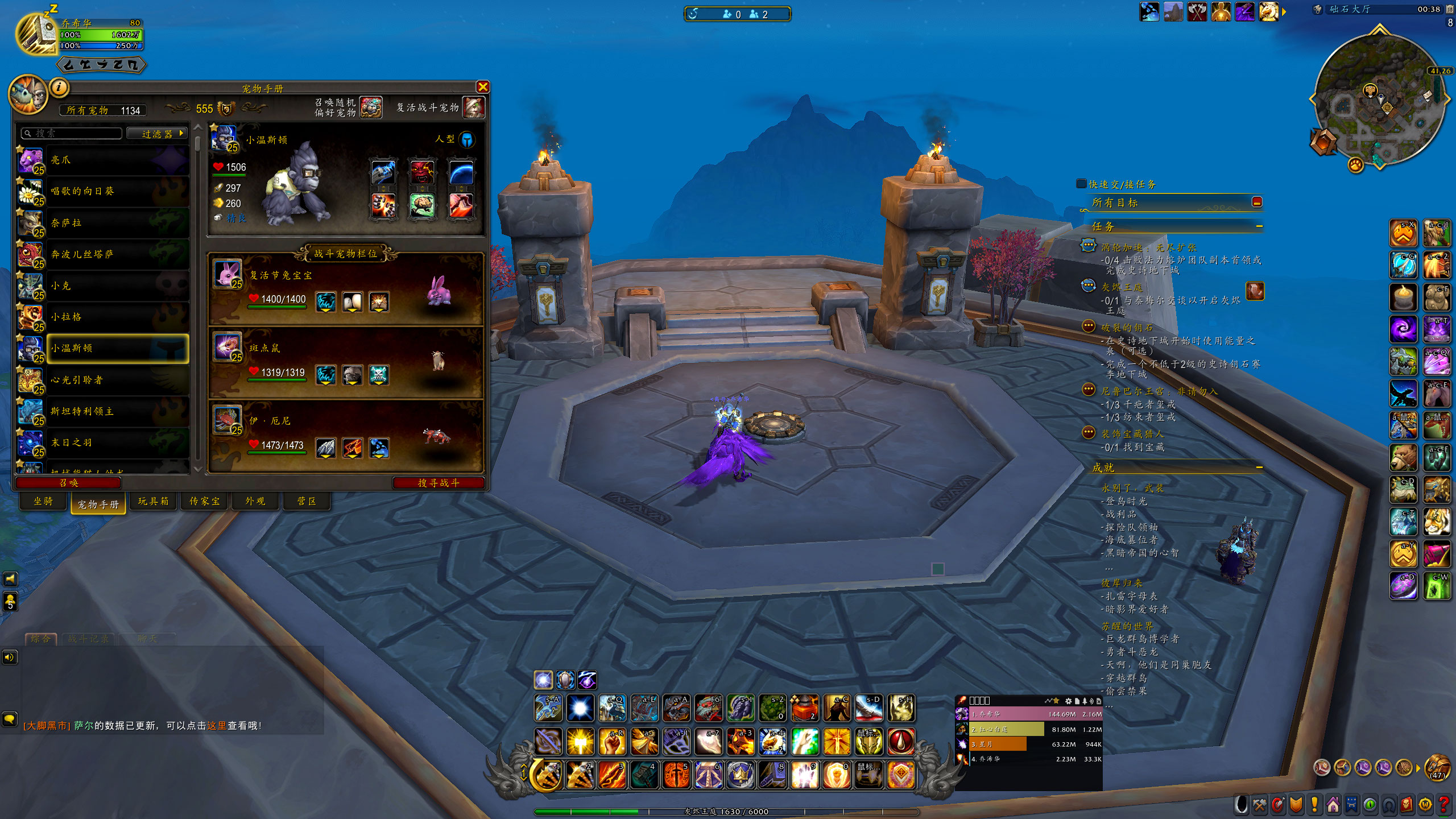Close the pet journal window

click(x=483, y=87)
